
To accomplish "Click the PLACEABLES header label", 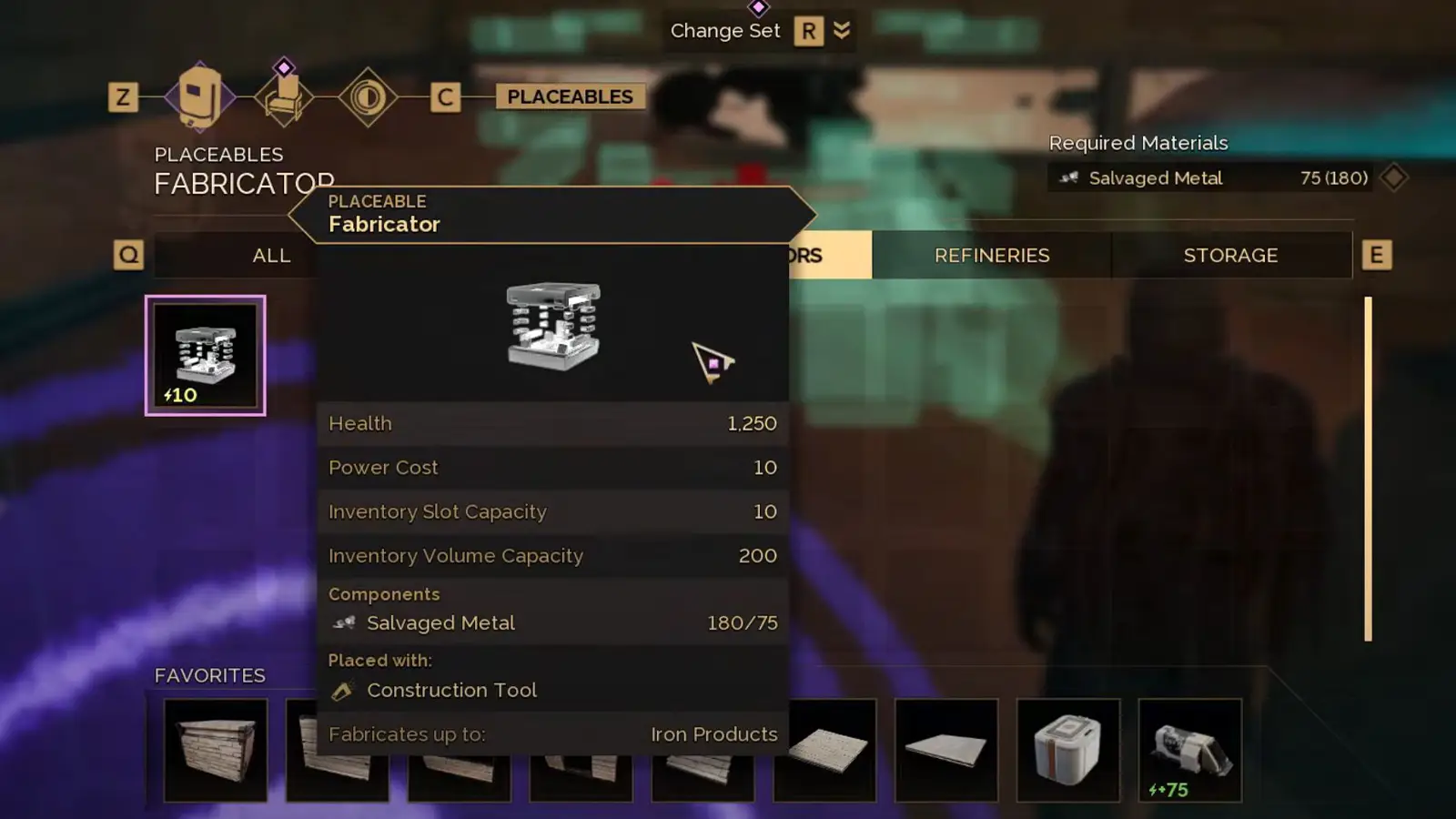I will point(570,96).
